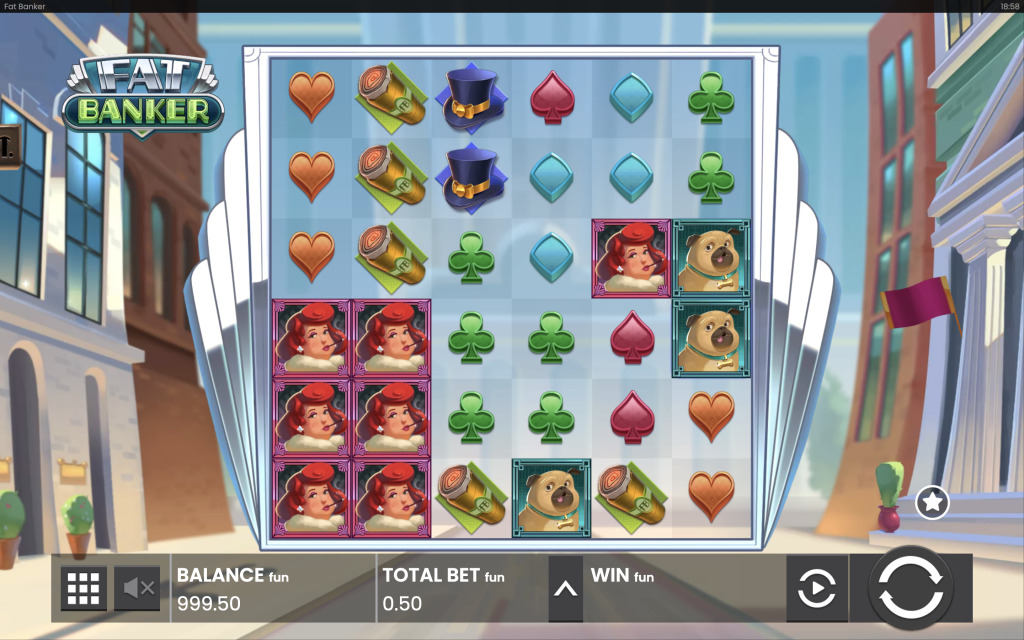Toggle the muted sound speaker icon
The height and width of the screenshot is (640, 1024).
pyautogui.click(x=137, y=589)
